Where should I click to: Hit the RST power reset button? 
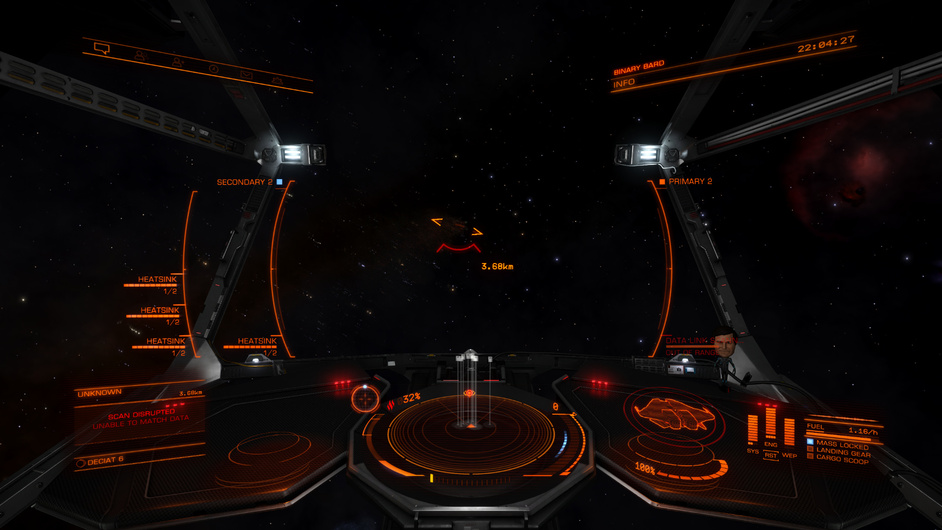point(771,455)
